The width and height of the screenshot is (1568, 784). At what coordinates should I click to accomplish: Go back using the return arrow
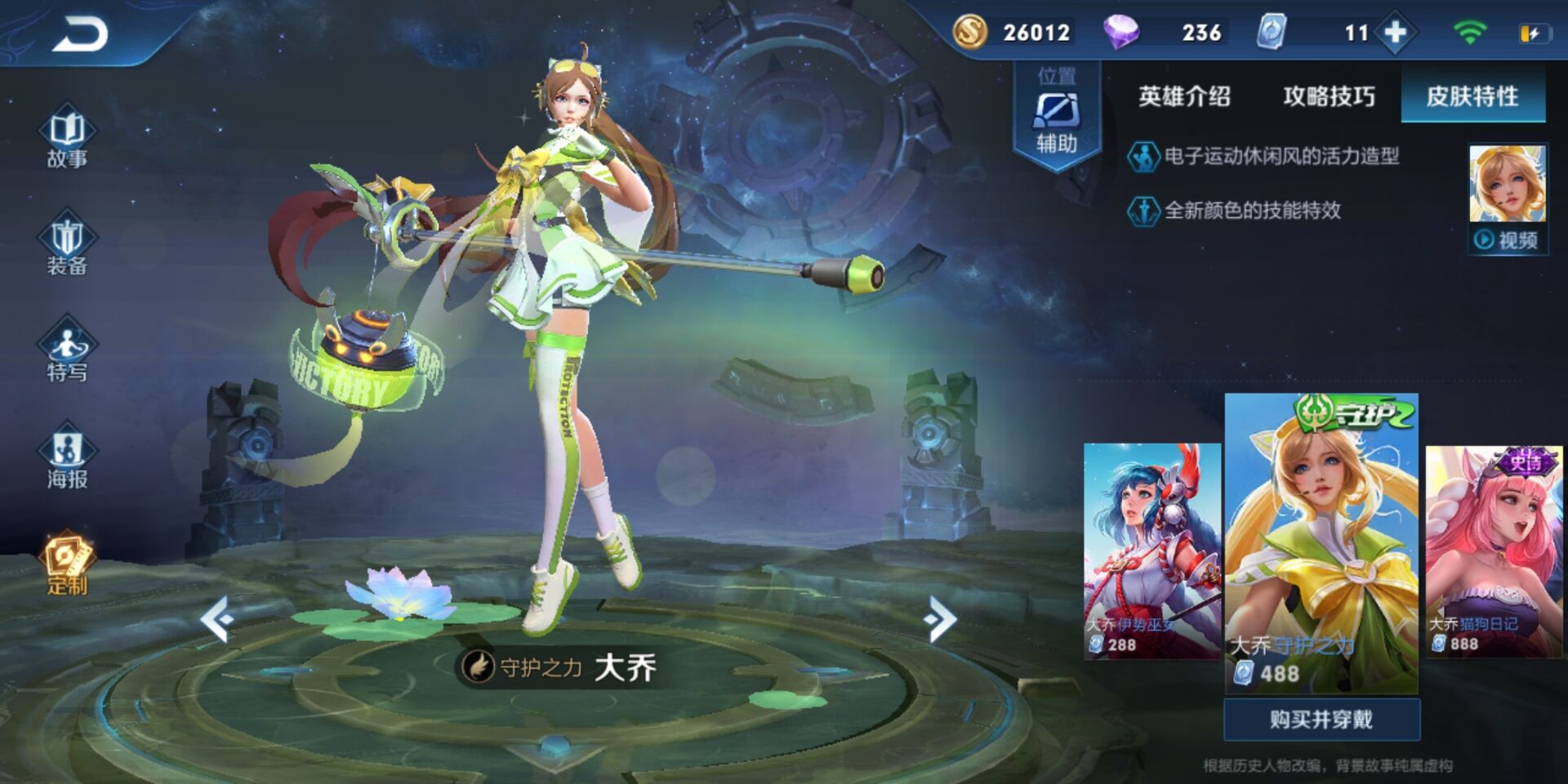pos(80,35)
